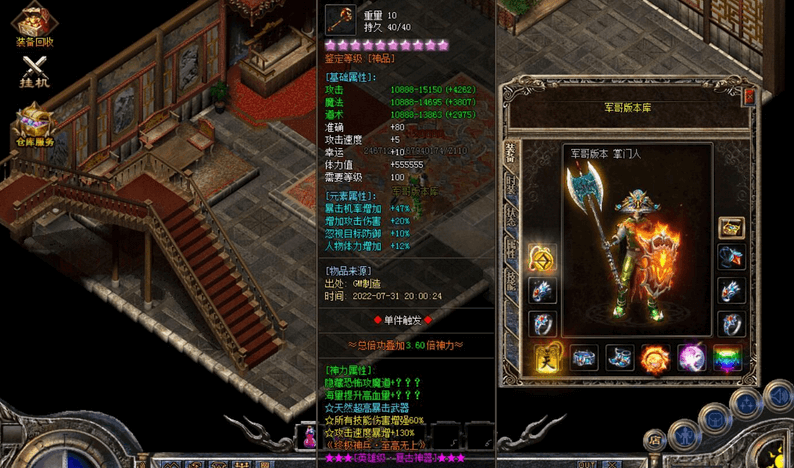Select the rainbow item equipment slot
794x468 pixels.
click(x=729, y=357)
